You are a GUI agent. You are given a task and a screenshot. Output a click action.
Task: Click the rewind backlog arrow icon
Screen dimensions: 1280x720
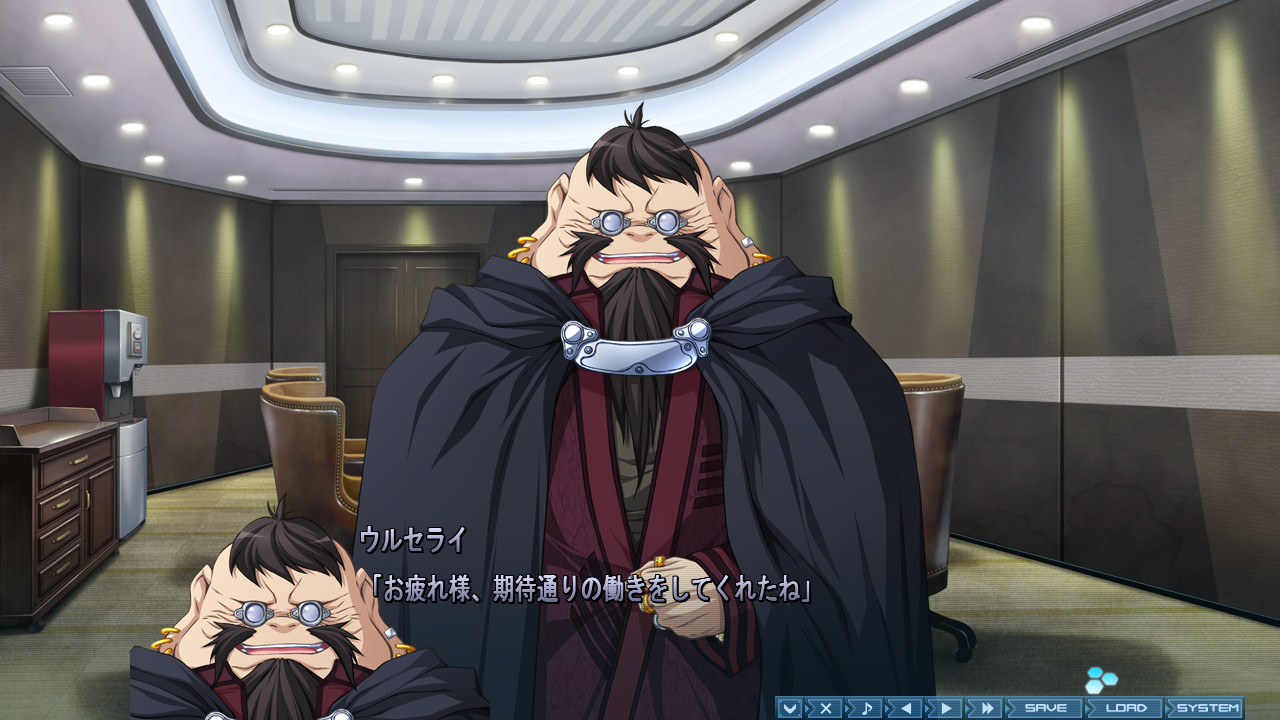tap(906, 707)
